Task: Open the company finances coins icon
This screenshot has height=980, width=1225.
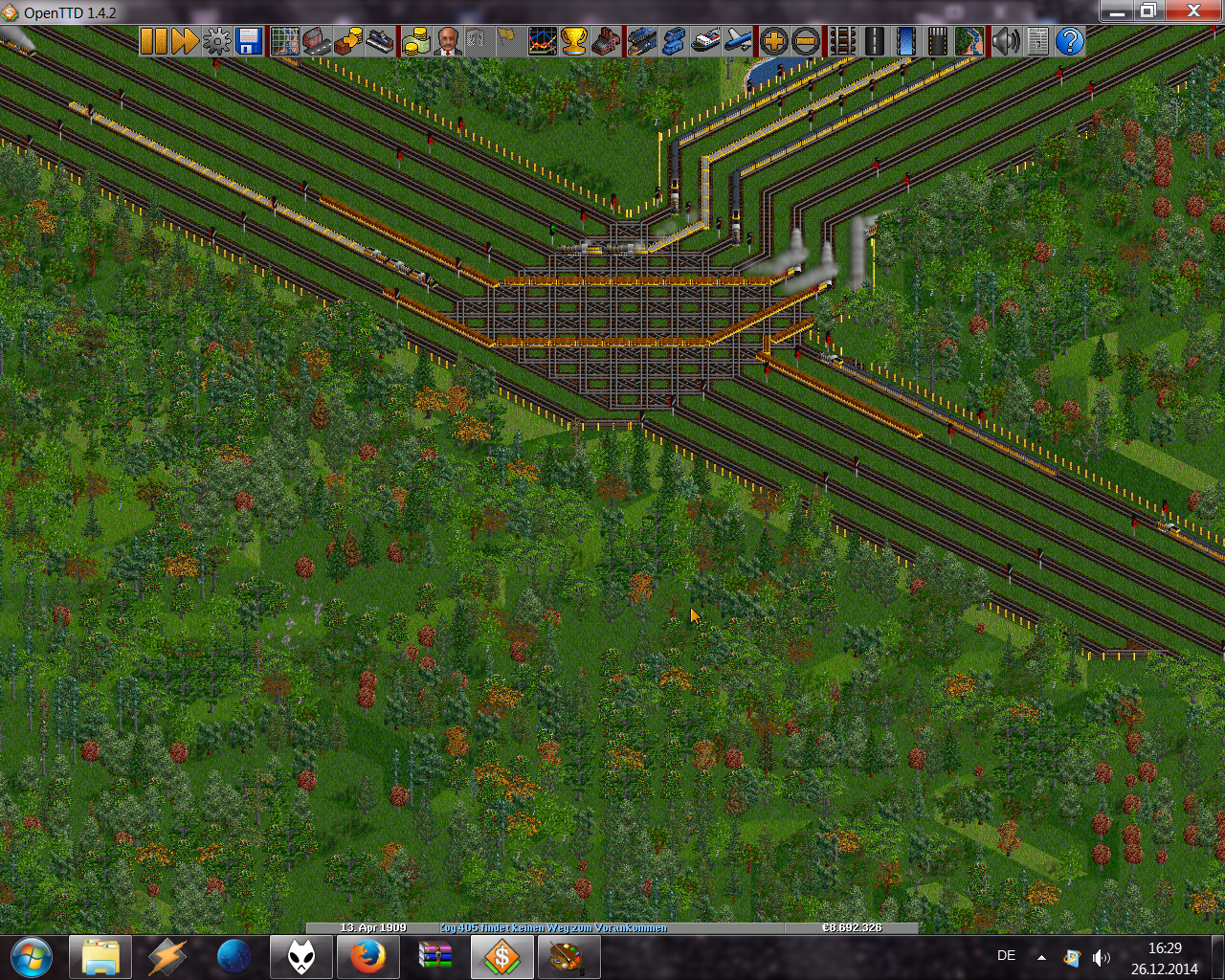Action: point(415,41)
